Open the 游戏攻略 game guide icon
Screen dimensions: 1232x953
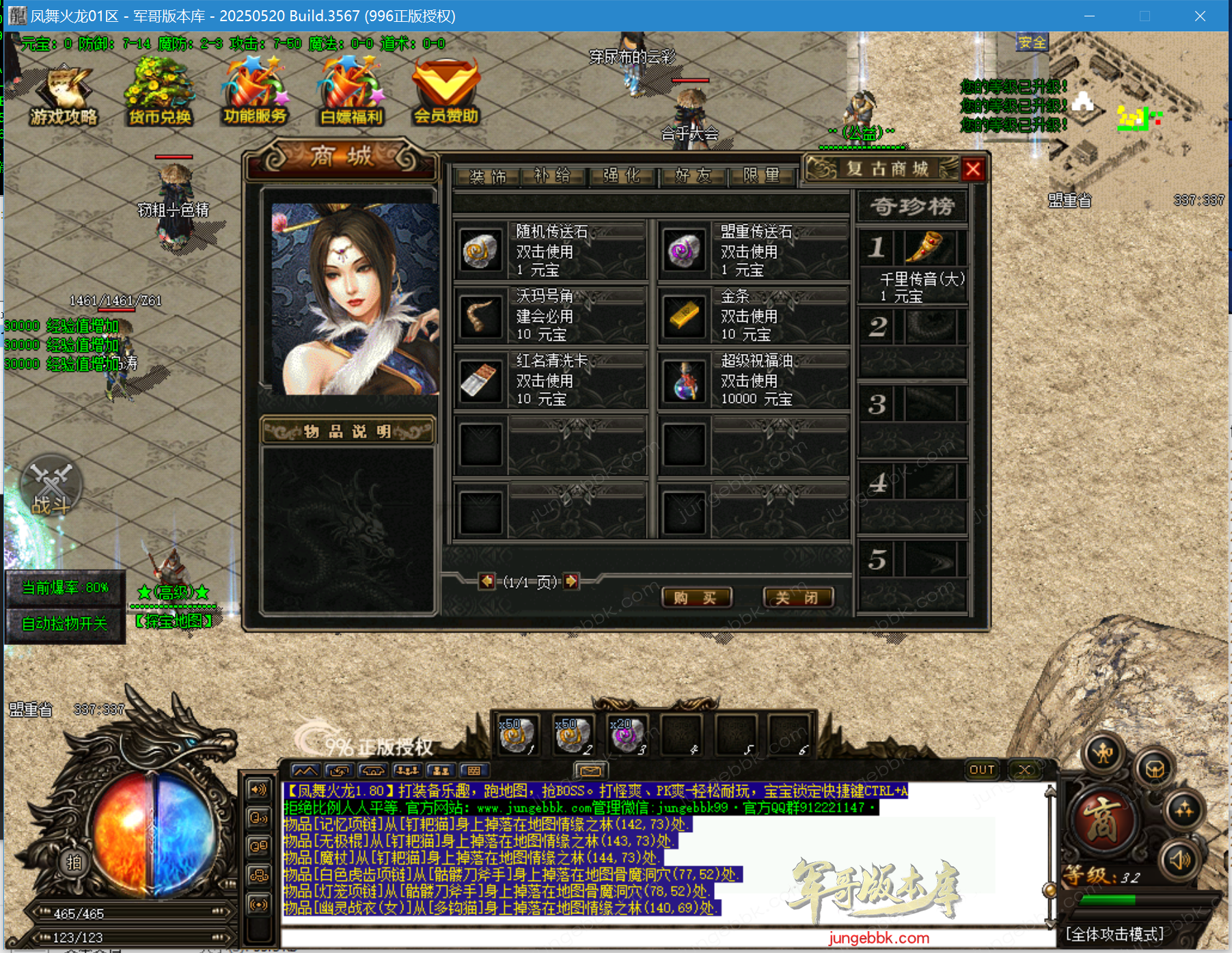65,89
